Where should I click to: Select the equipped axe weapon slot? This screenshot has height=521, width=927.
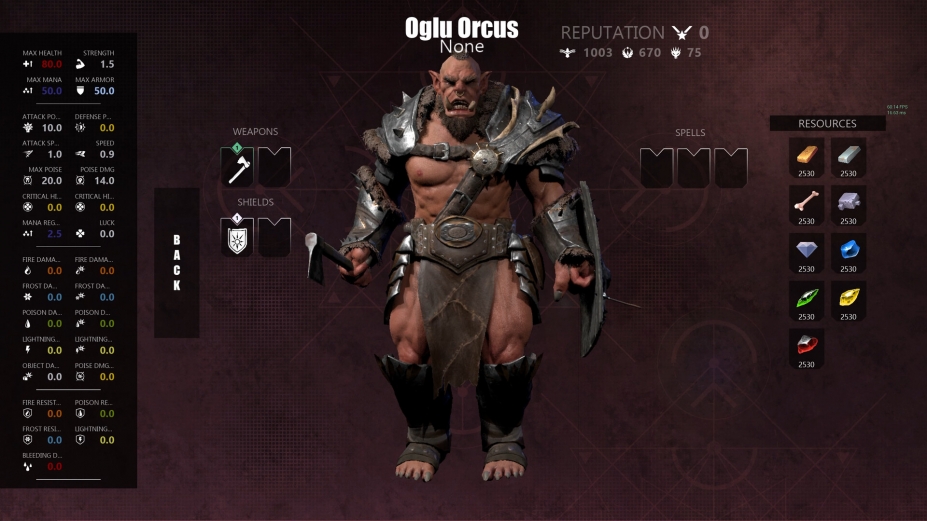[237, 167]
